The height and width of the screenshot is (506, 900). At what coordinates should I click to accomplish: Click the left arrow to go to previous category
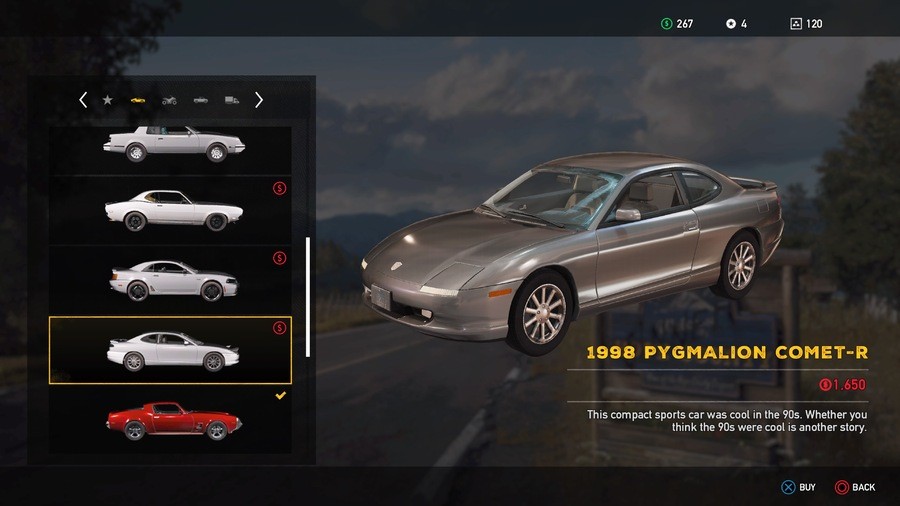[83, 100]
